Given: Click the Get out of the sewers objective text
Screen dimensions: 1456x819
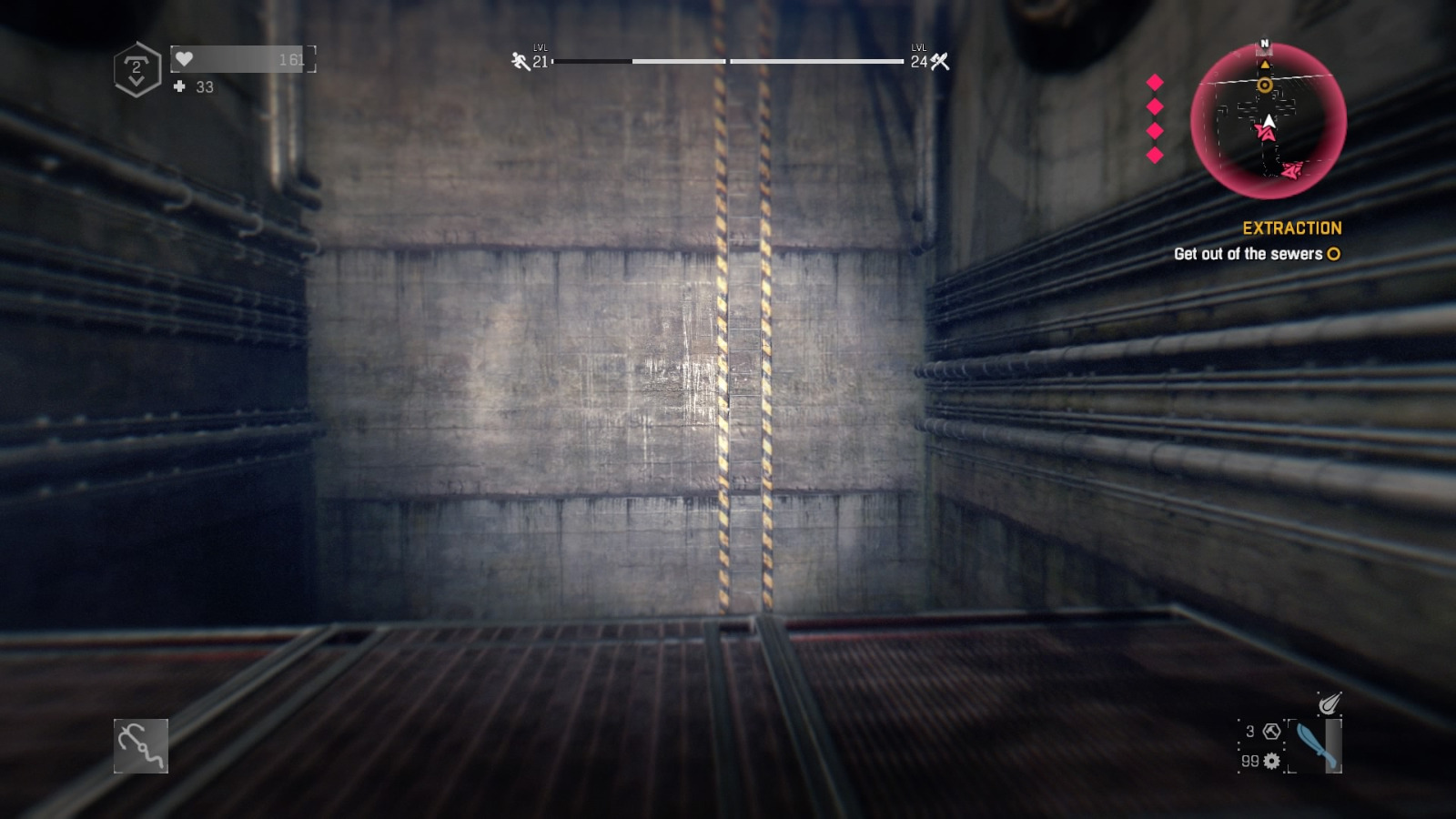Looking at the screenshot, I should (x=1249, y=256).
